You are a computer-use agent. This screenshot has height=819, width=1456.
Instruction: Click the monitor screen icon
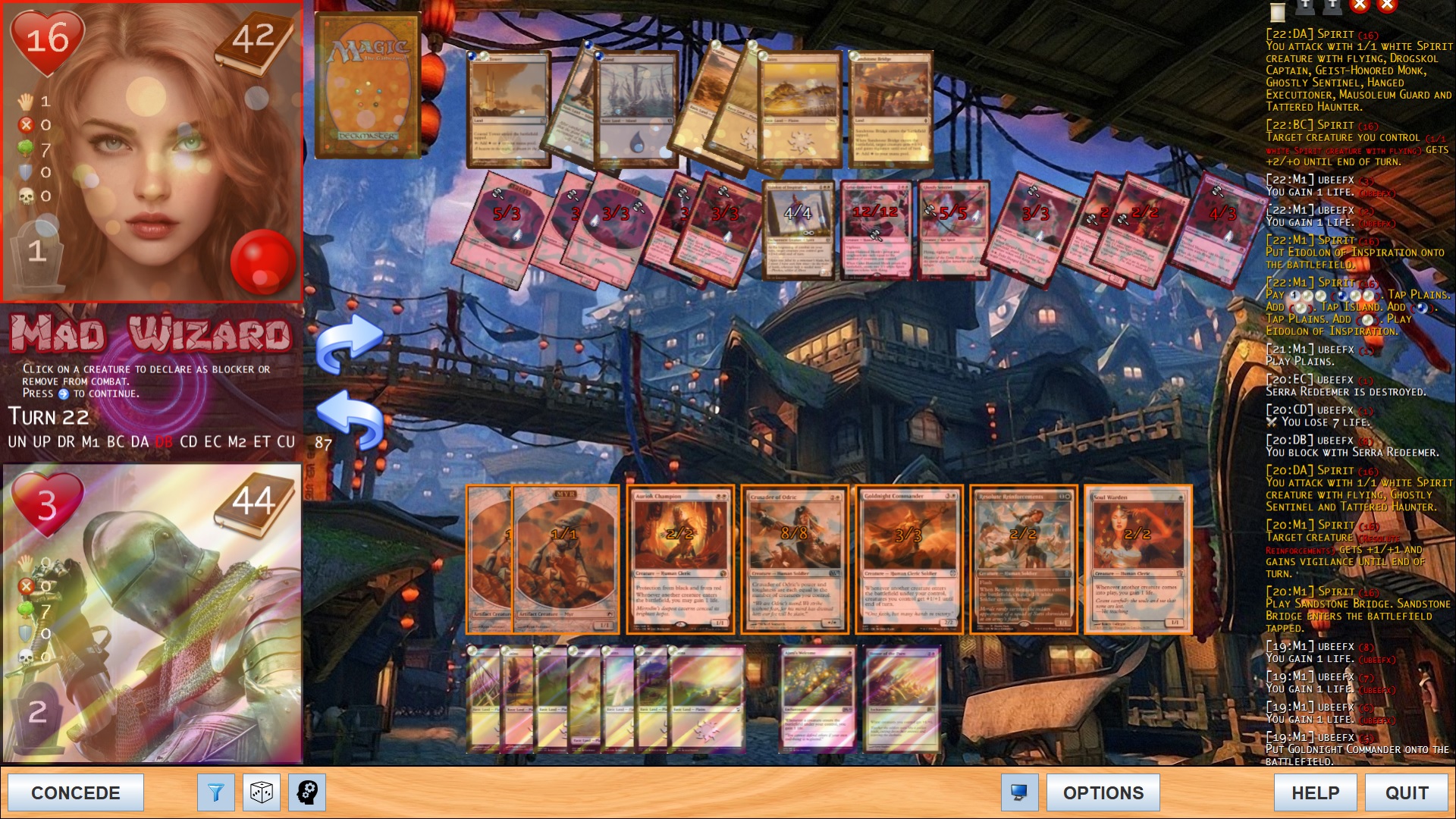(x=1019, y=792)
